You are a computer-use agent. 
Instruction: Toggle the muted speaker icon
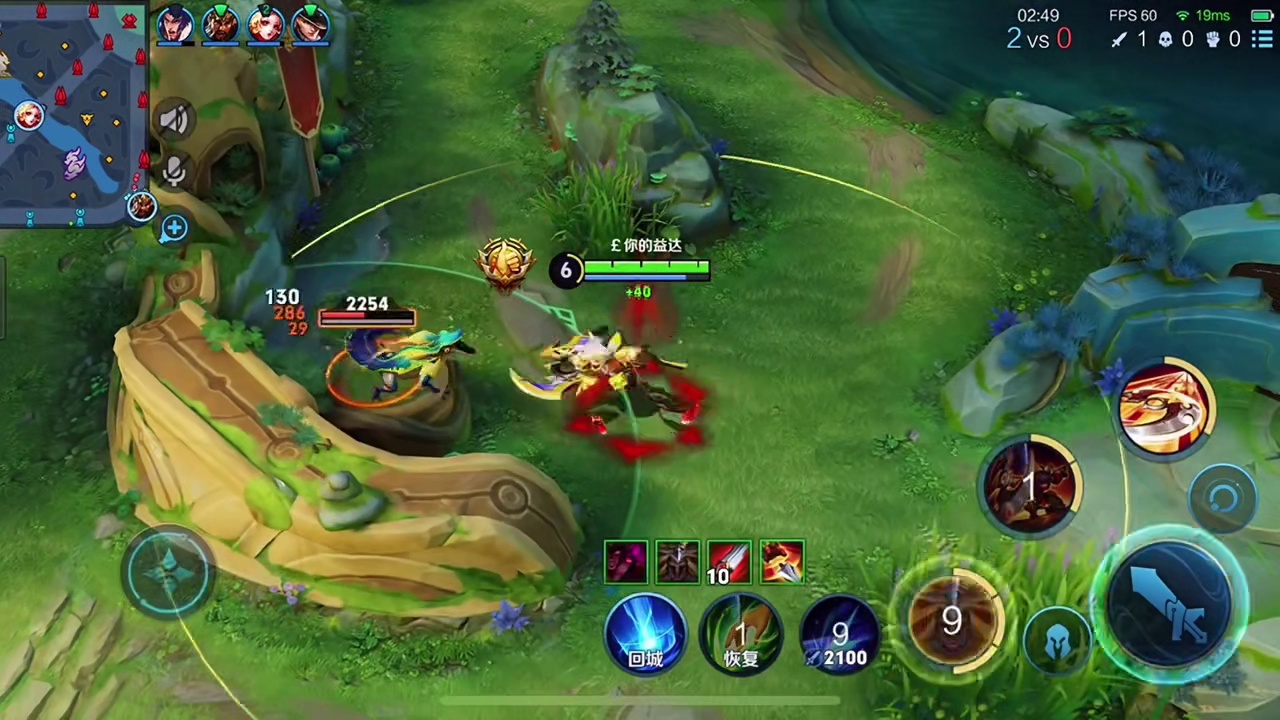(174, 120)
